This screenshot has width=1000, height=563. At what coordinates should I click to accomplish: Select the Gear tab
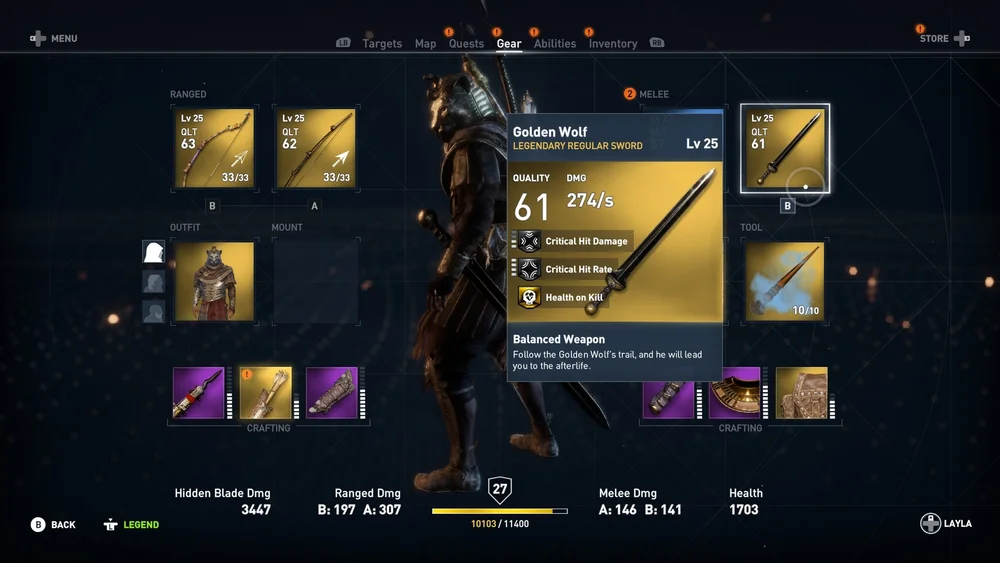tap(509, 44)
